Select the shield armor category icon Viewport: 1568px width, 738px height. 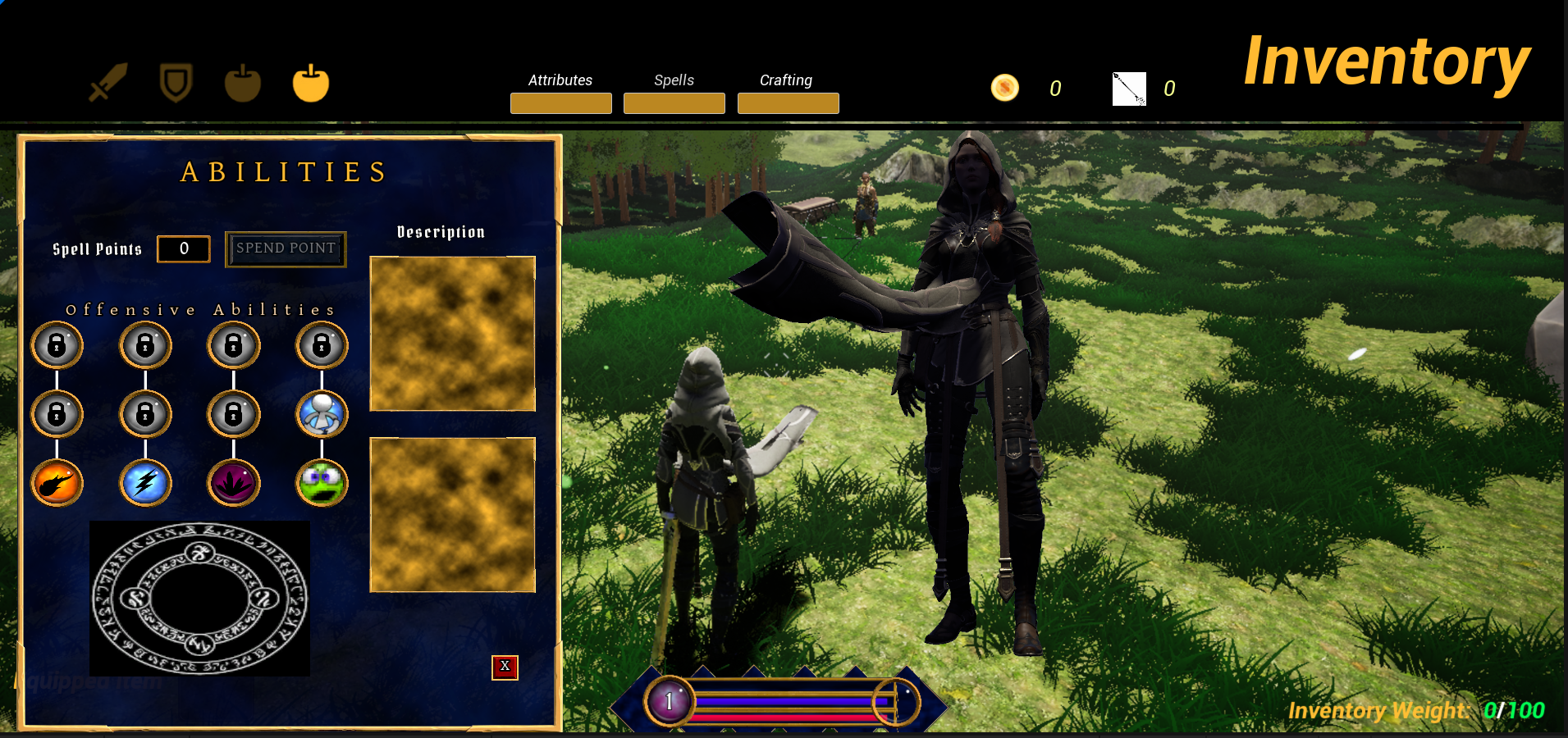point(176,83)
